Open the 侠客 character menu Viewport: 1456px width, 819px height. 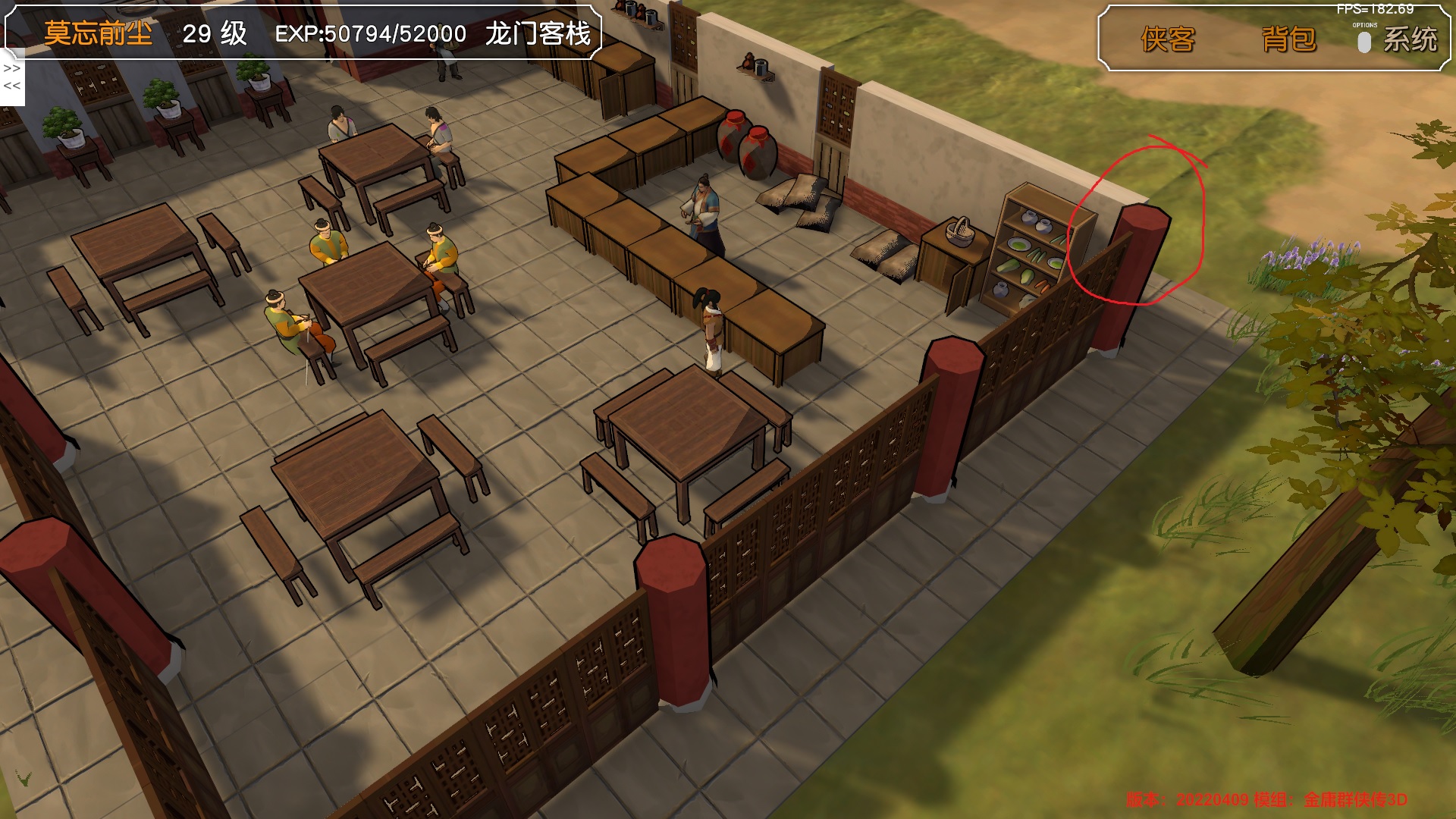click(1167, 39)
